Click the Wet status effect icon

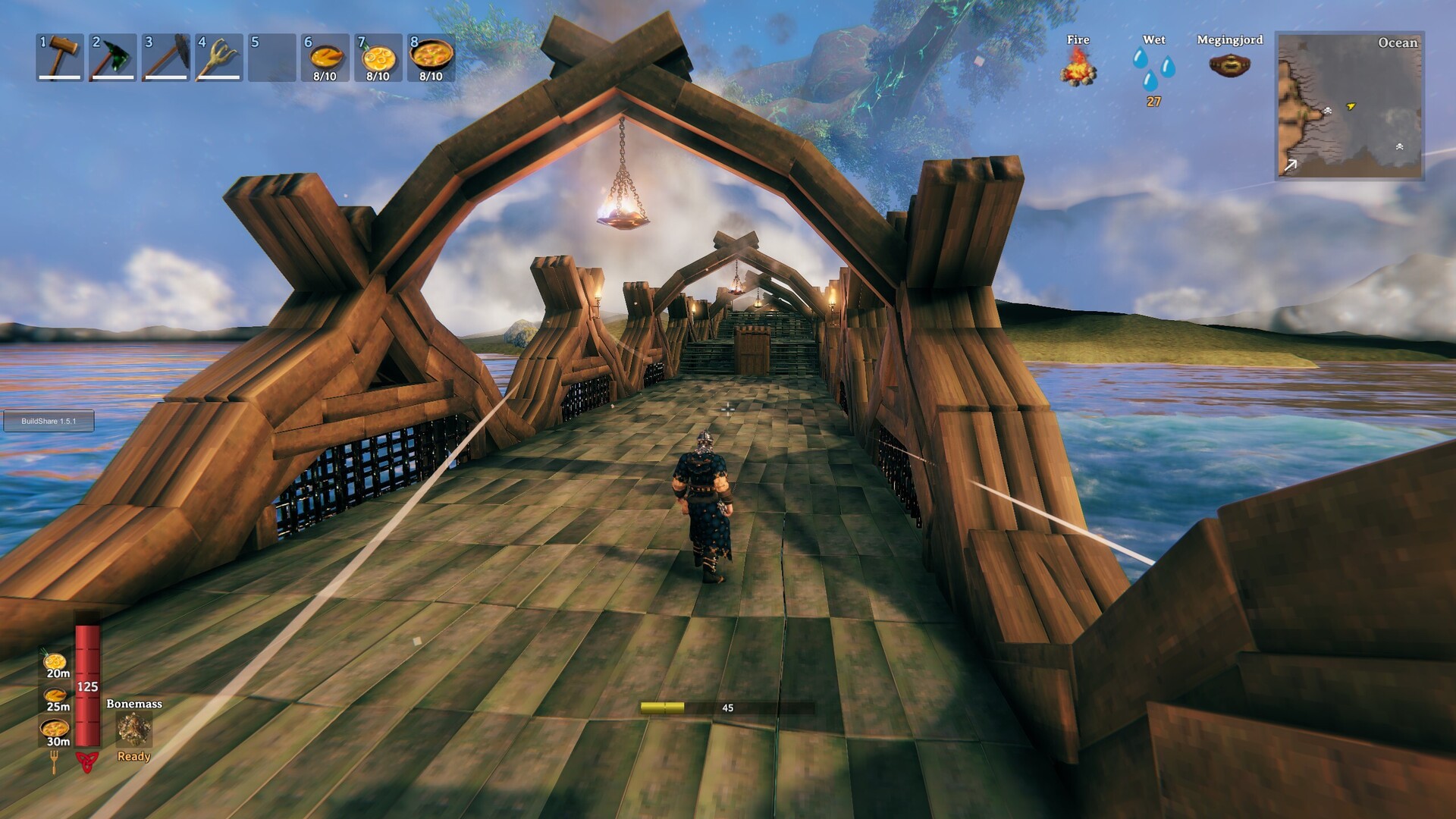[x=1154, y=70]
